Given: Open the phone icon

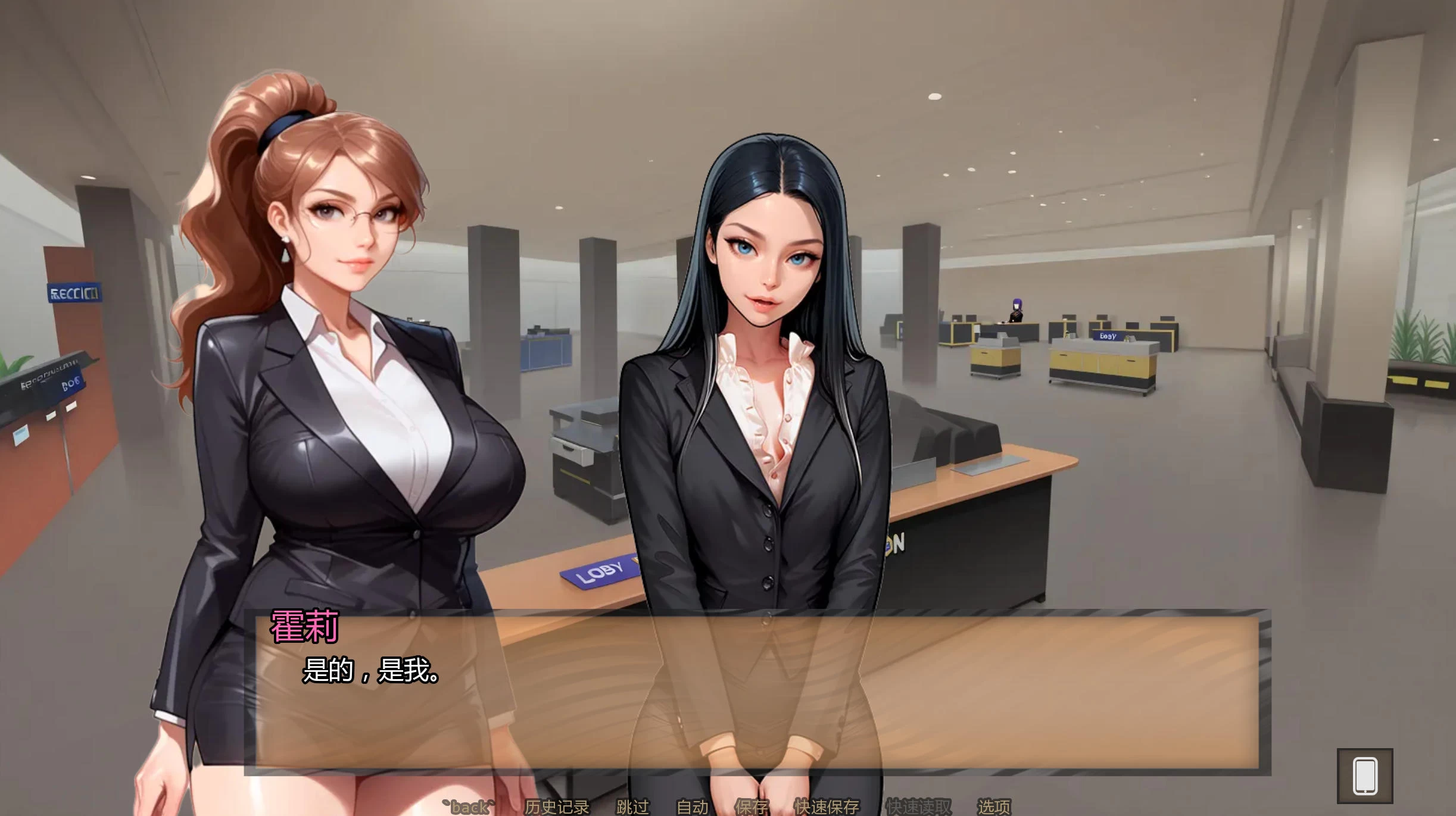Looking at the screenshot, I should point(1365,776).
